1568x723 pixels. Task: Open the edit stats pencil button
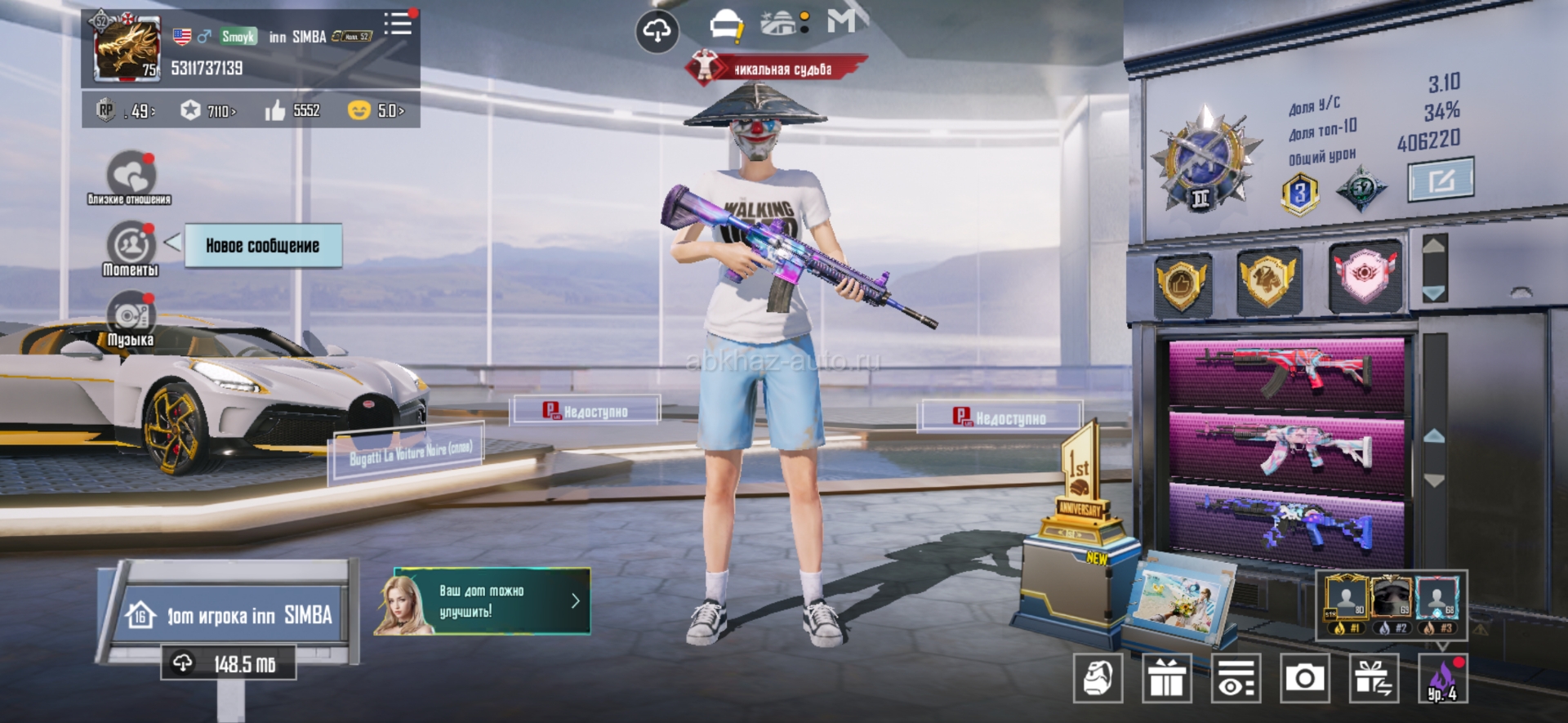(1441, 180)
